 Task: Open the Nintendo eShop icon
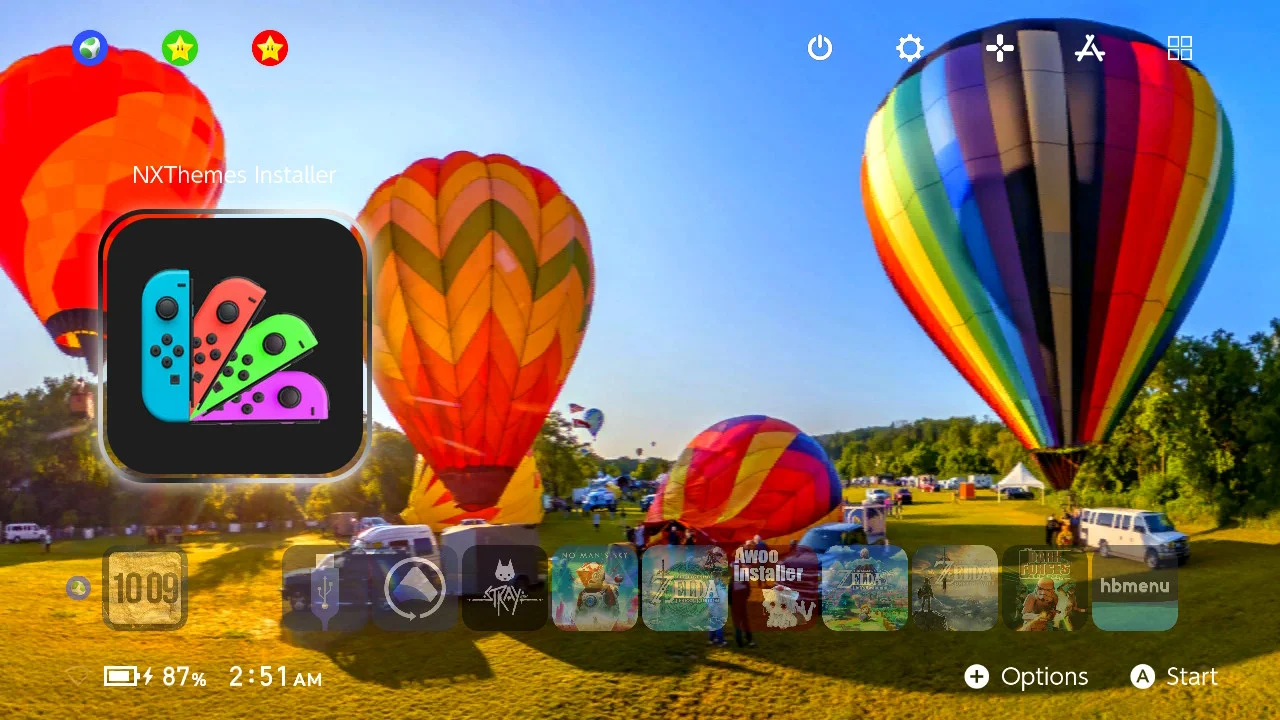pos(1090,48)
